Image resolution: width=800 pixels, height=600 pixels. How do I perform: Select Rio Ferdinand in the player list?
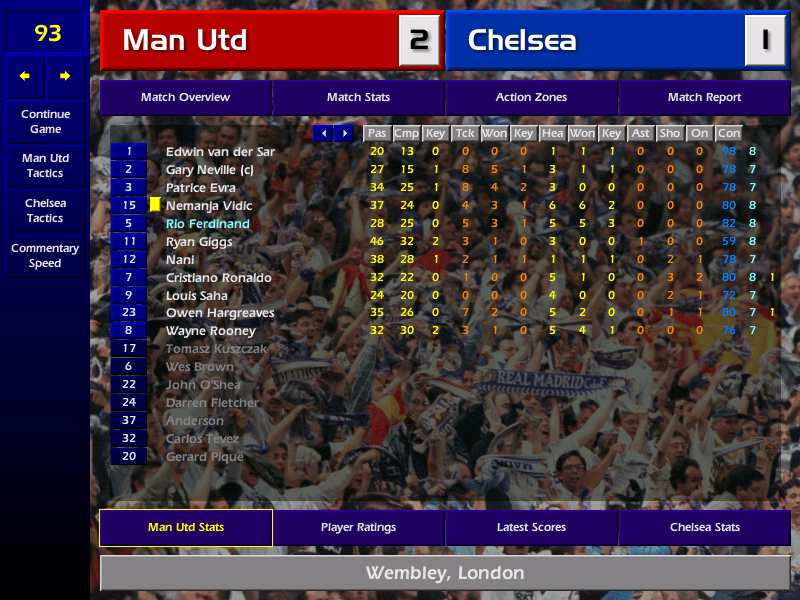point(207,224)
